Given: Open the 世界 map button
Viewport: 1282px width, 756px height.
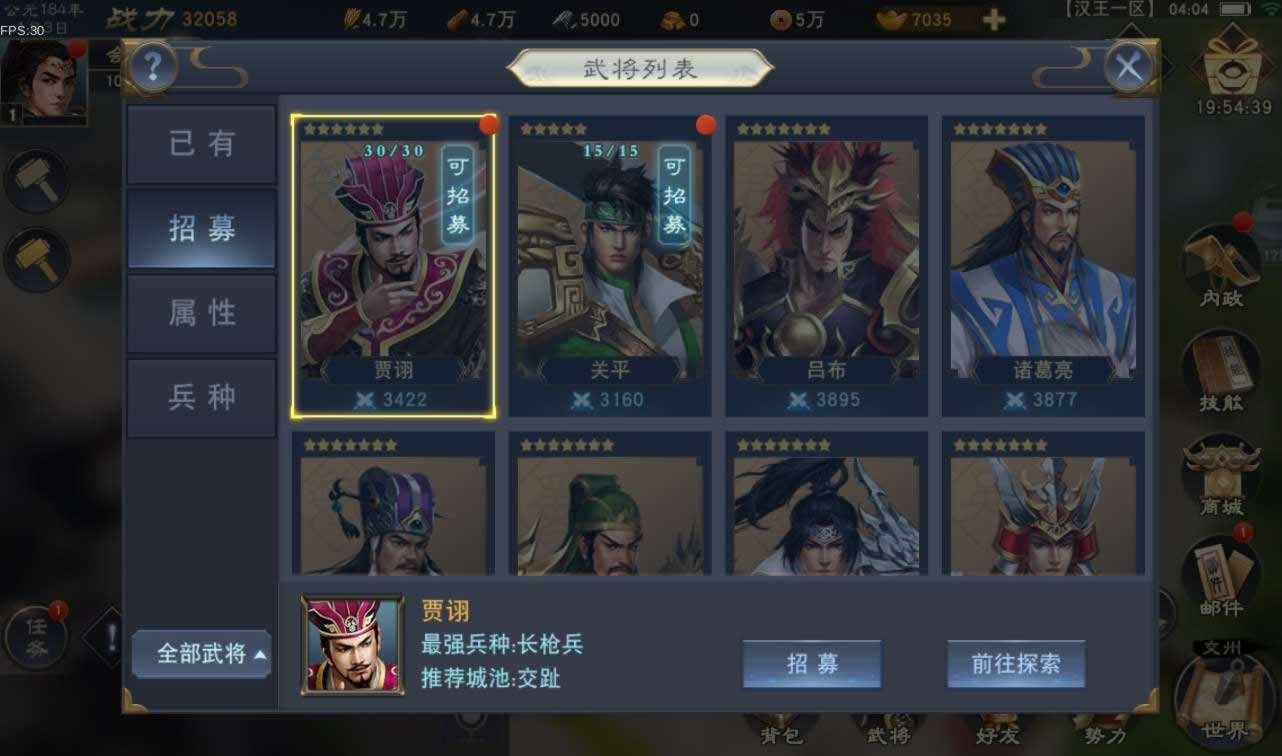Looking at the screenshot, I should click(1224, 700).
